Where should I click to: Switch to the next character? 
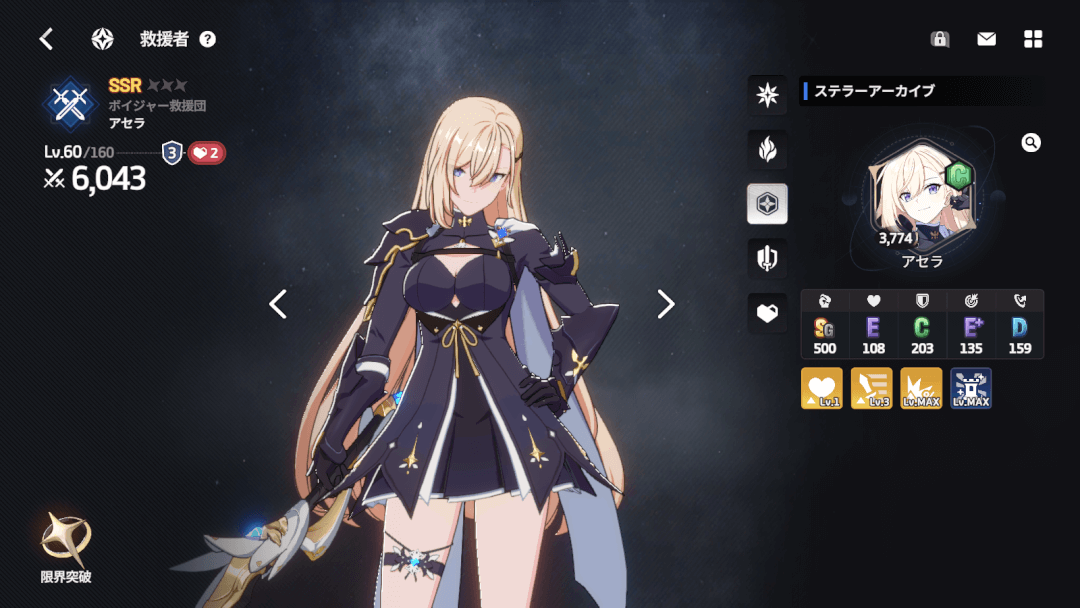(666, 304)
